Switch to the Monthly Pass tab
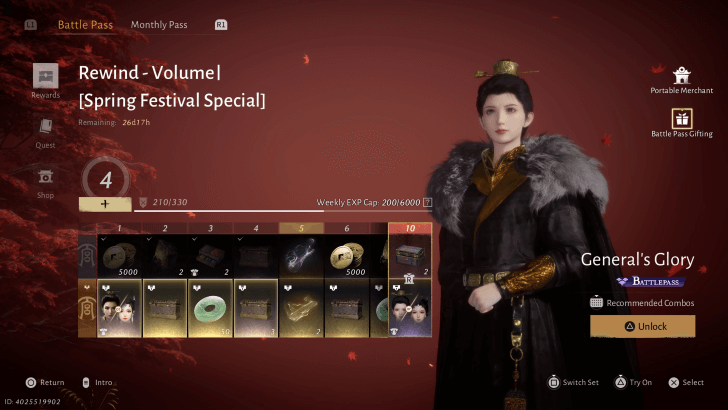728x410 pixels. [x=160, y=24]
